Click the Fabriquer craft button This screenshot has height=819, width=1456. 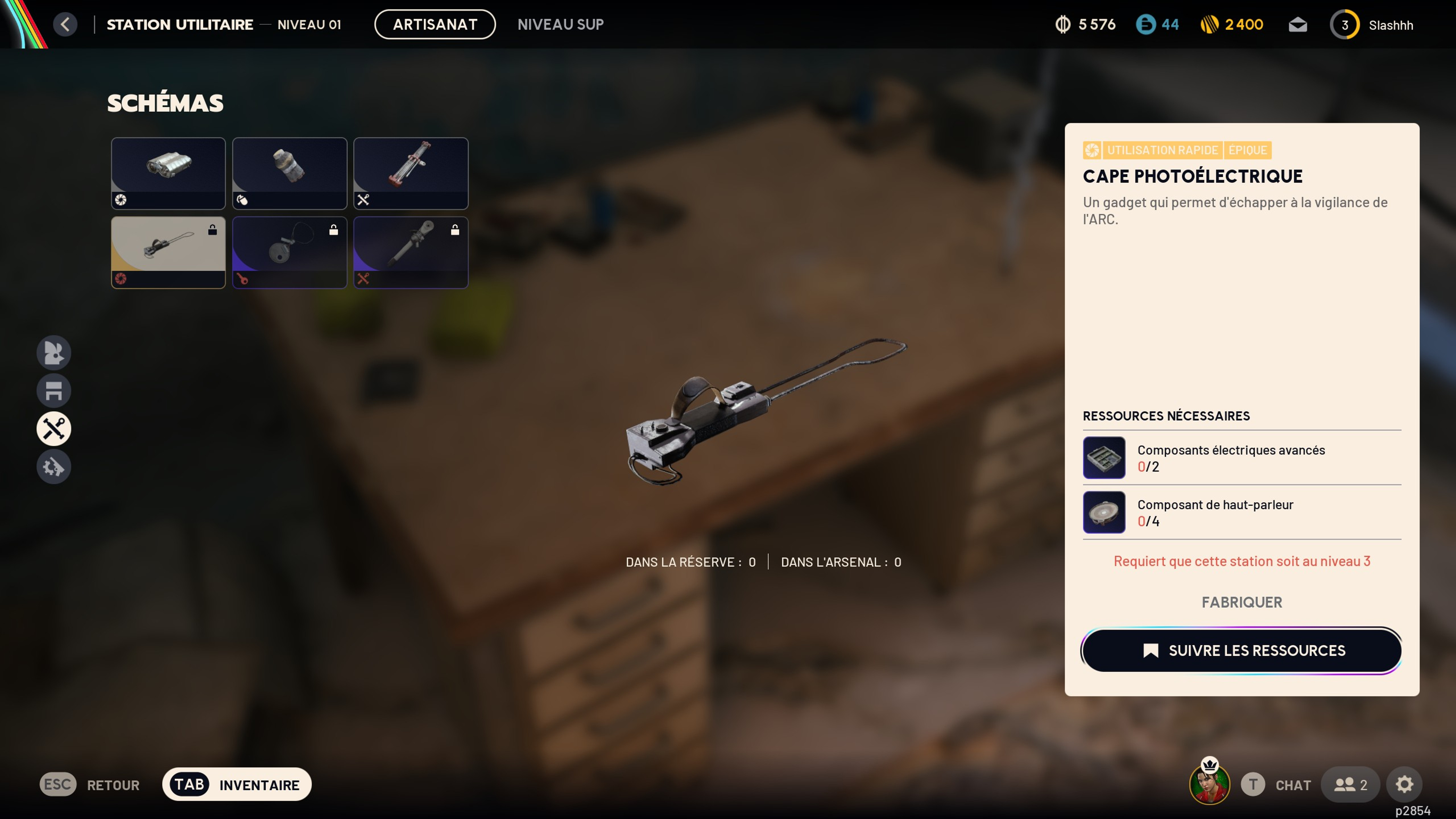click(1241, 602)
